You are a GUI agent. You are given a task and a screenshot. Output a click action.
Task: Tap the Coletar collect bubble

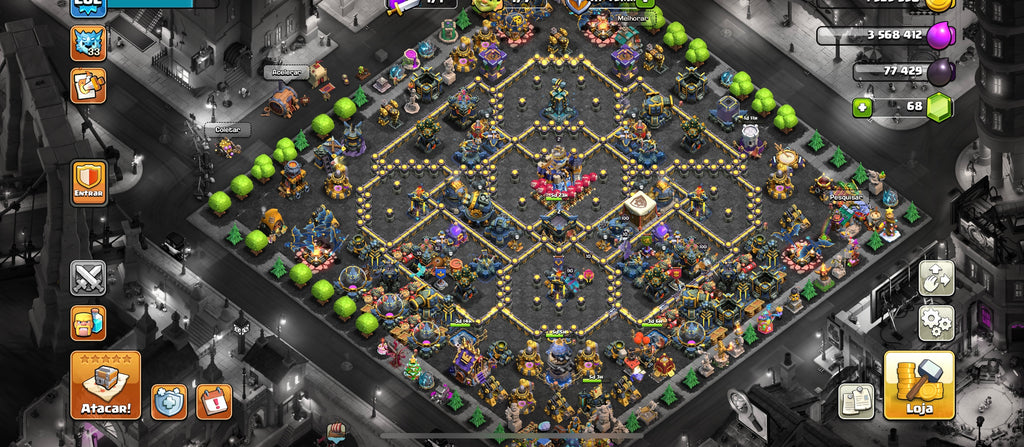226,129
